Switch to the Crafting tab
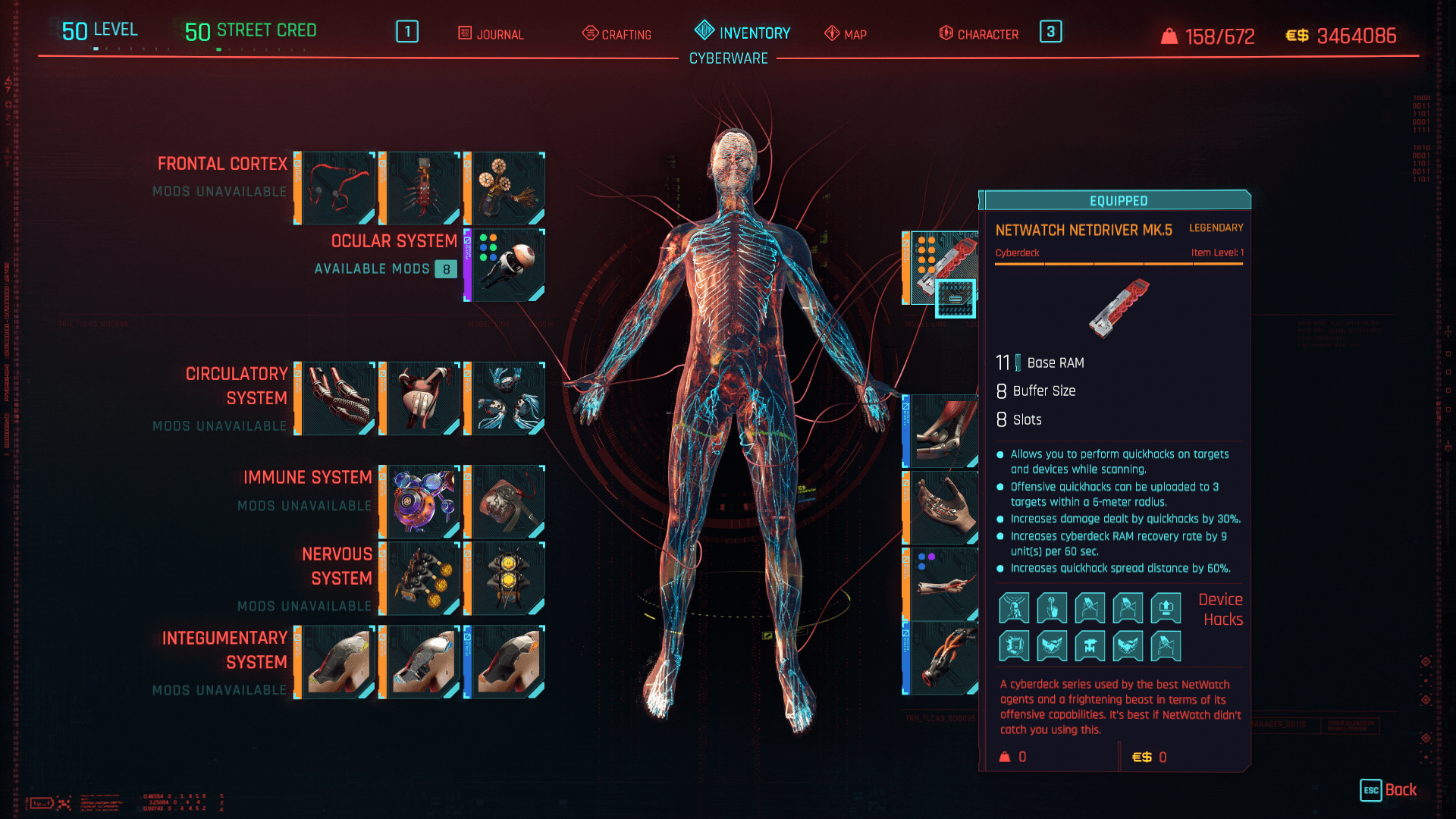This screenshot has height=819, width=1456. (618, 34)
